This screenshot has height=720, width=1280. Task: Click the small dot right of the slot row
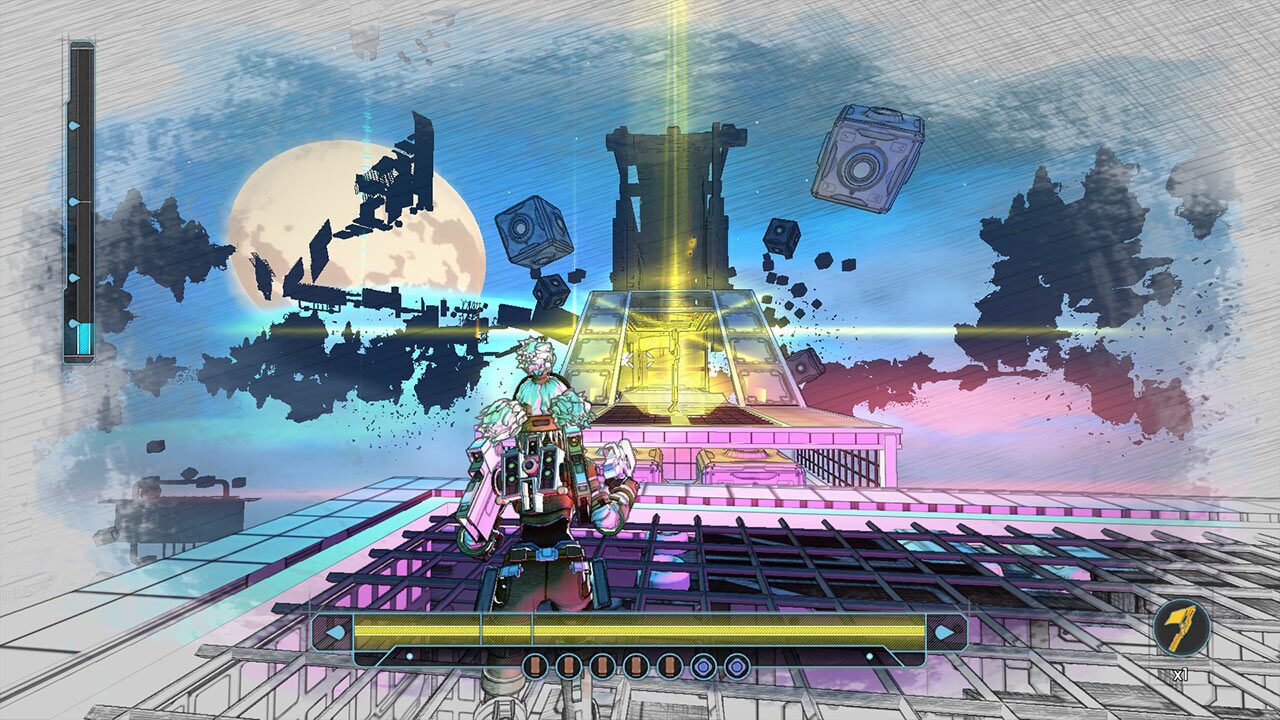[869, 655]
